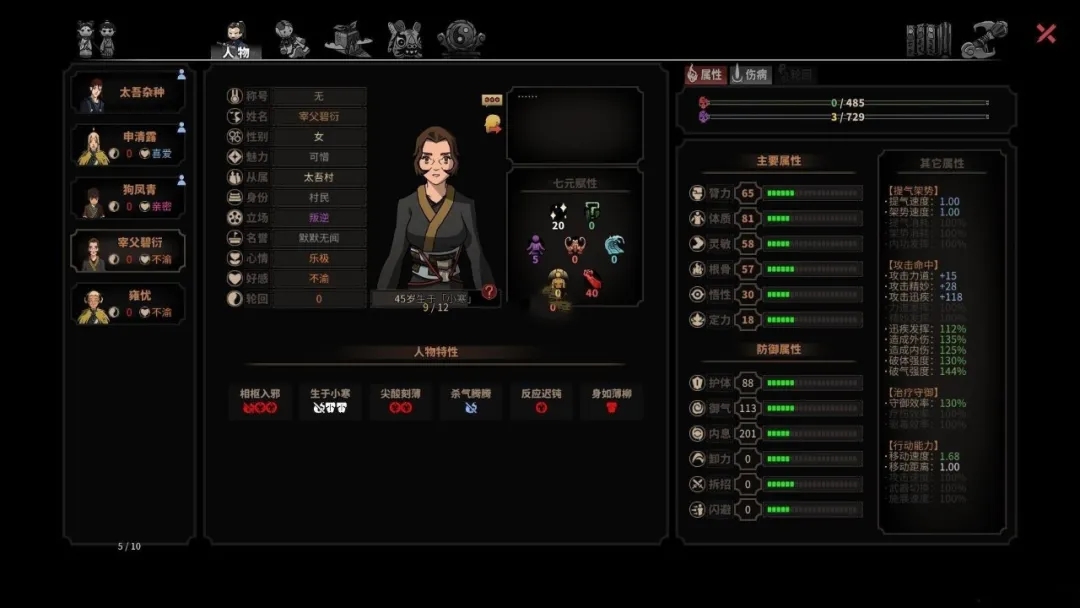This screenshot has width=1080, height=608.
Task: Switch to the 人物 character tab
Action: [x=236, y=40]
